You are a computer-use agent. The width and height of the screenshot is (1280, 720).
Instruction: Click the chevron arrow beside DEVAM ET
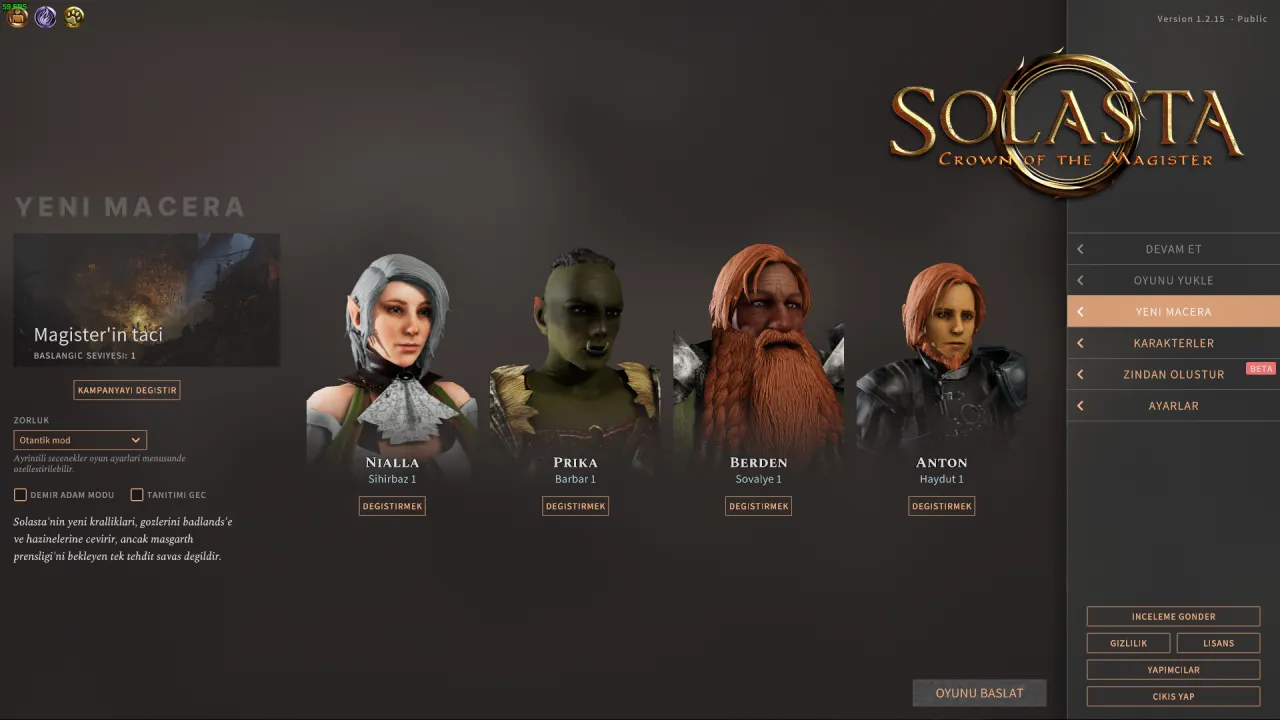(1080, 248)
